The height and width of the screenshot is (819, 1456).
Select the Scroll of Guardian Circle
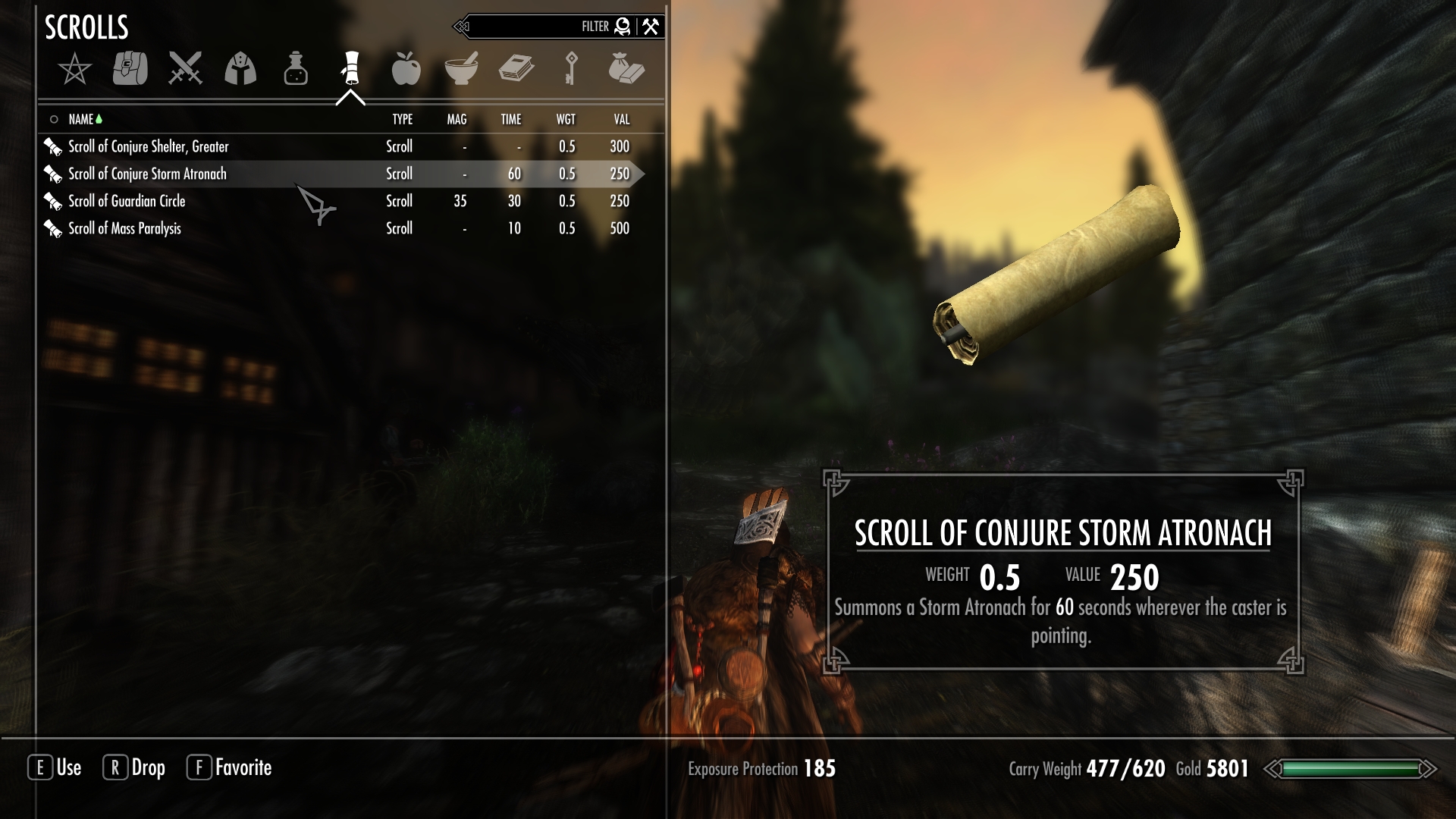click(x=127, y=201)
